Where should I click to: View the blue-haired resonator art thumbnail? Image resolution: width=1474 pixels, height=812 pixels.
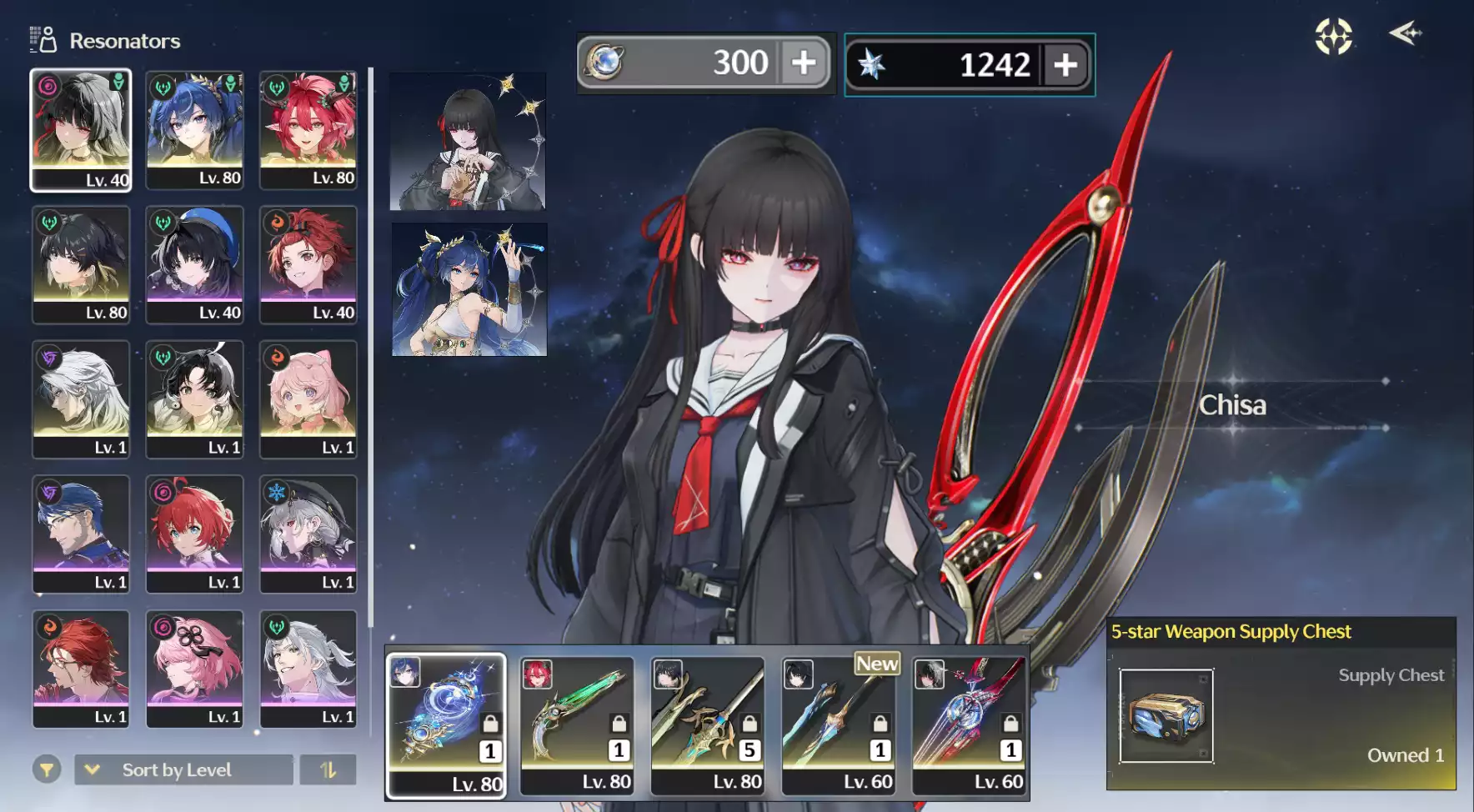(469, 289)
